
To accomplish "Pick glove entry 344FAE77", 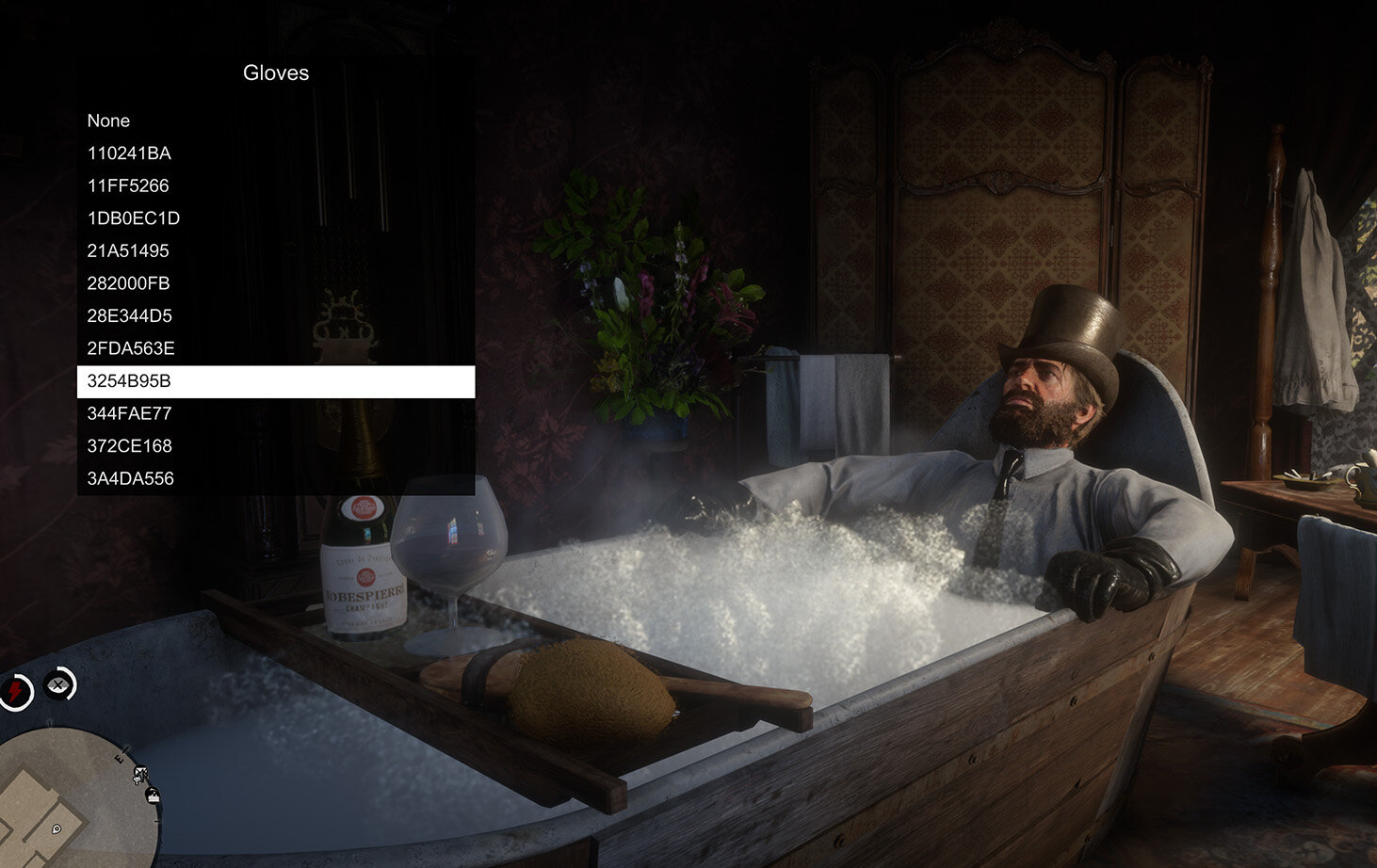I will click(x=130, y=413).
